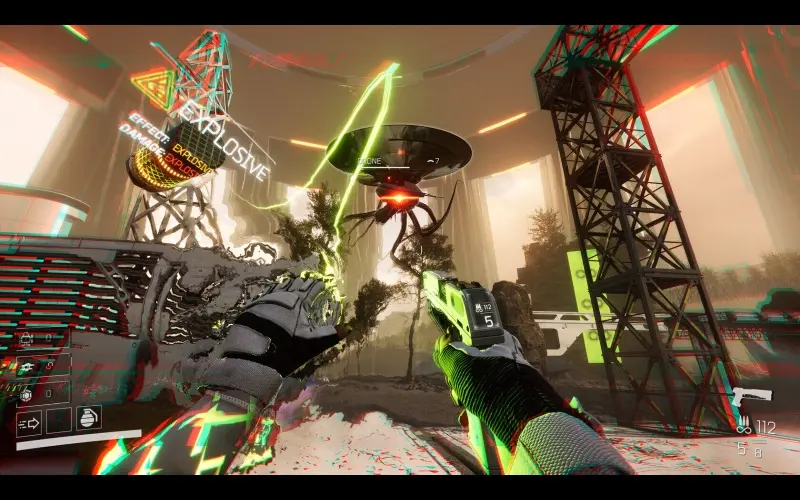Click the equipped pistol weapon icon
The width and height of the screenshot is (800, 500).
pos(754,396)
